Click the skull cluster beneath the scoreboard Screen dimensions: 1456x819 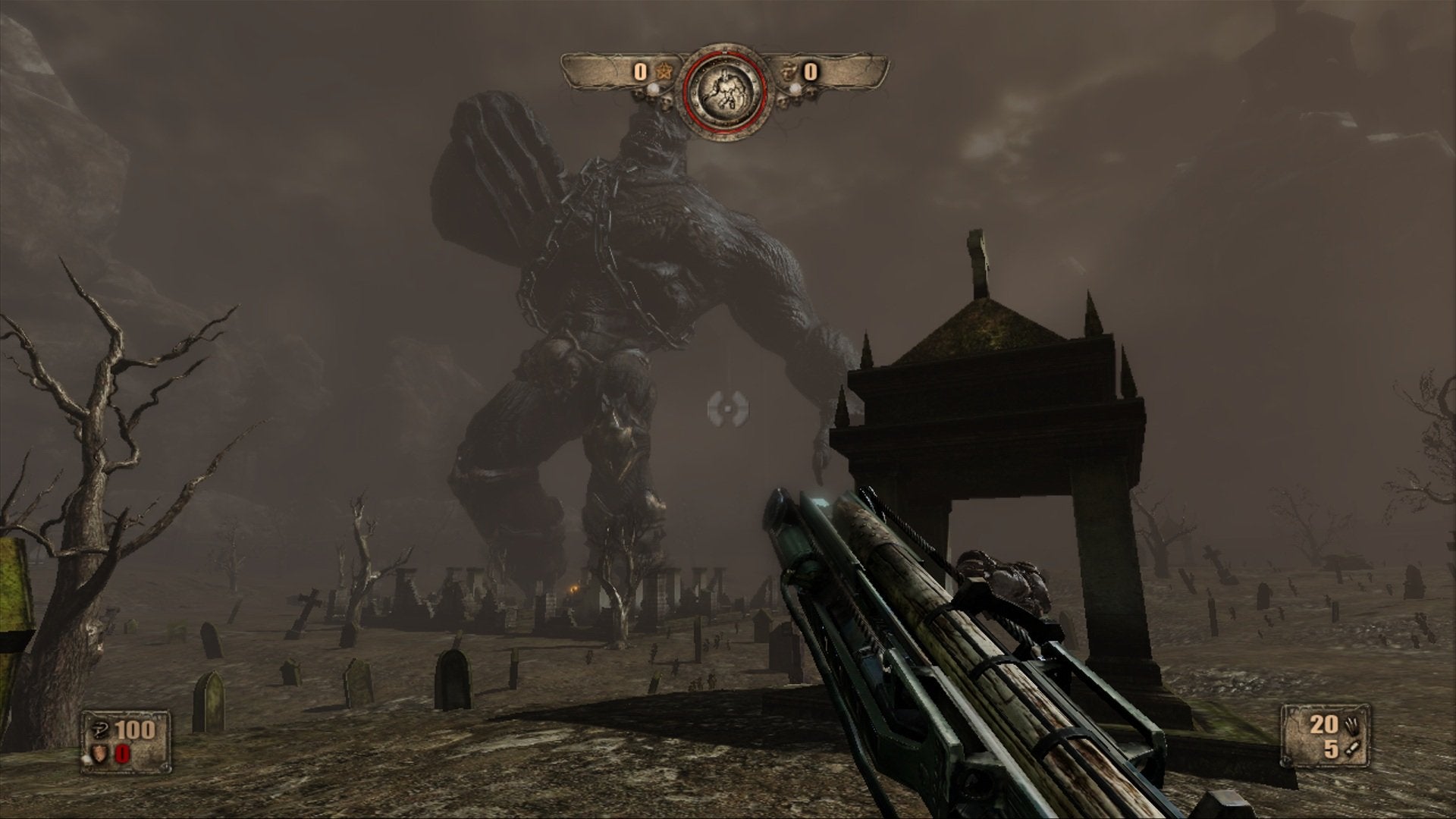point(665,104)
